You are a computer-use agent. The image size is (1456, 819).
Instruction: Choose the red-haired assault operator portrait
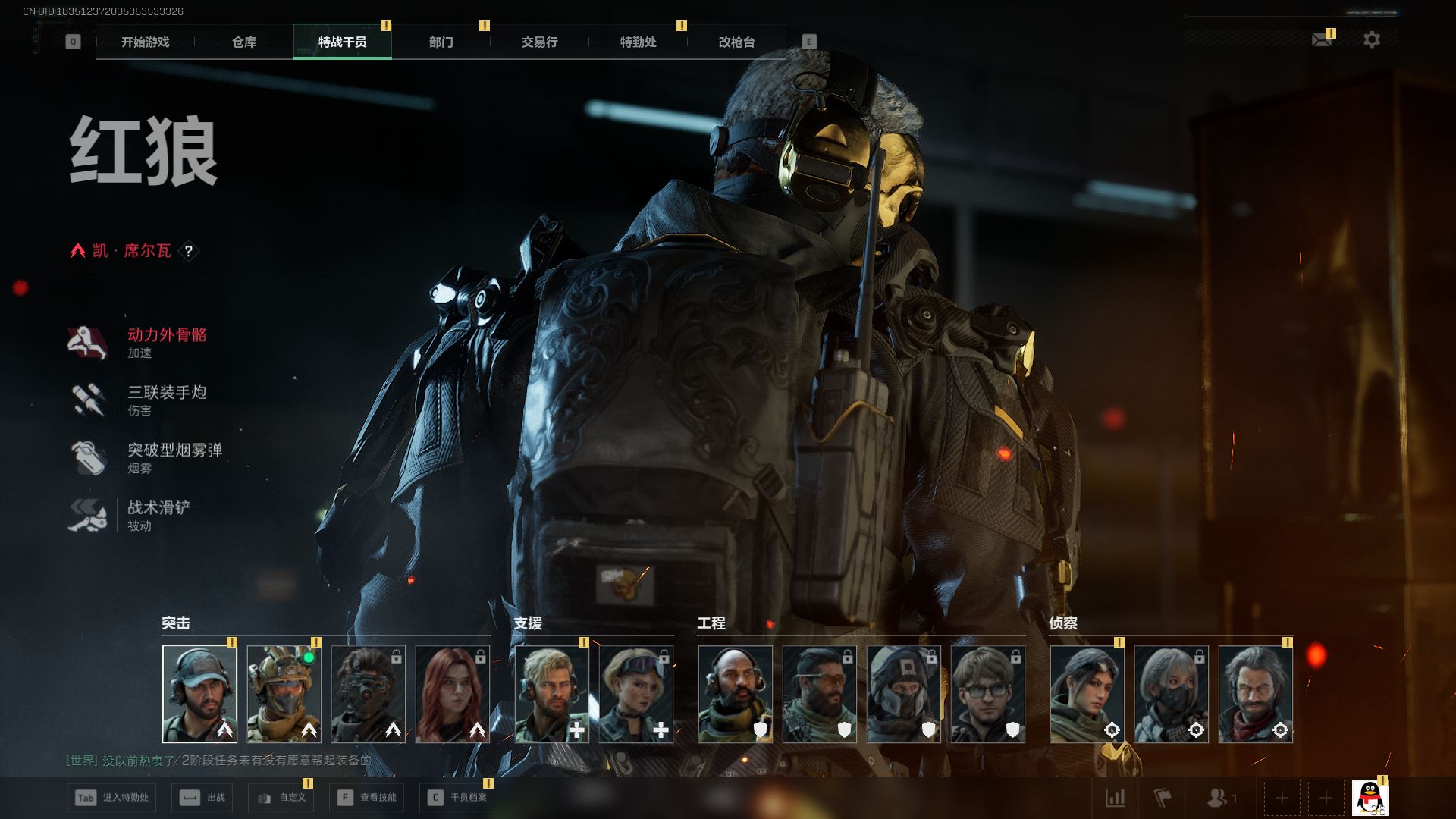(453, 694)
